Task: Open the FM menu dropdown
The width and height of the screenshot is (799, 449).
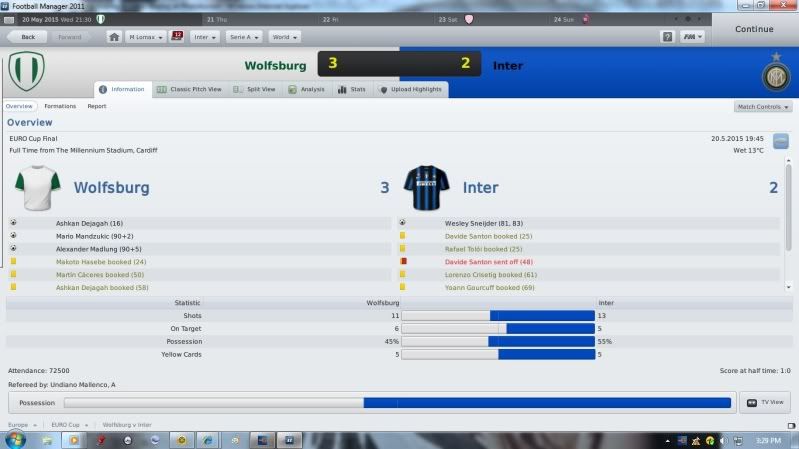Action: tap(693, 36)
